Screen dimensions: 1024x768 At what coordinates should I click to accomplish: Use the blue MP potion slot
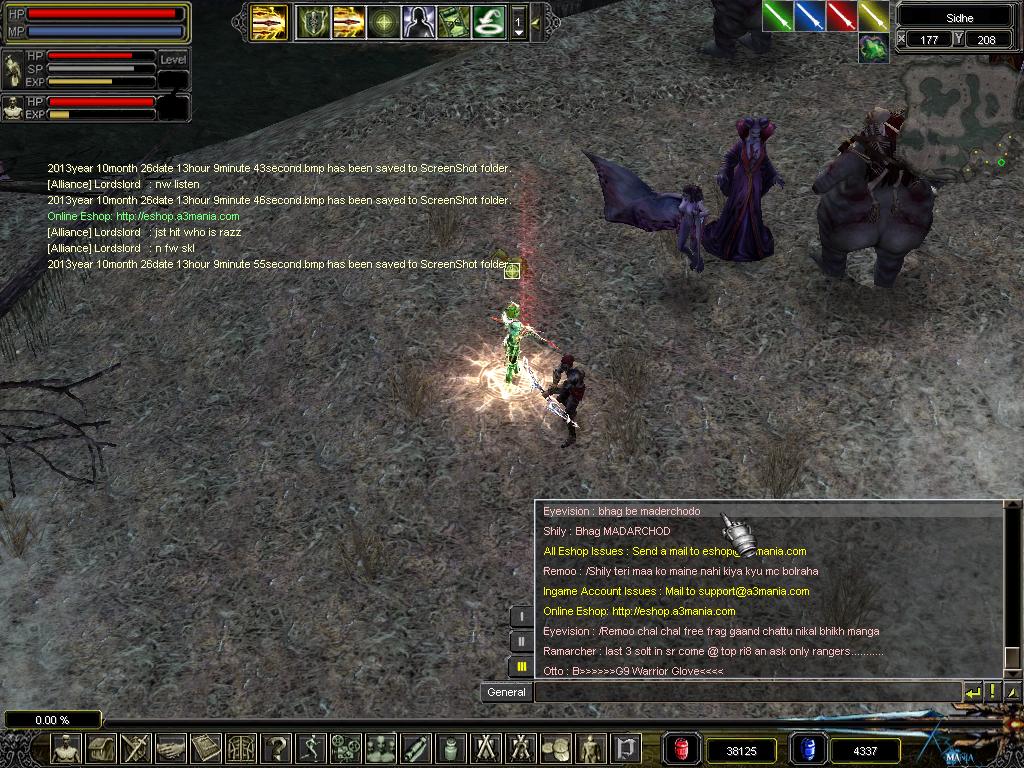(807, 748)
